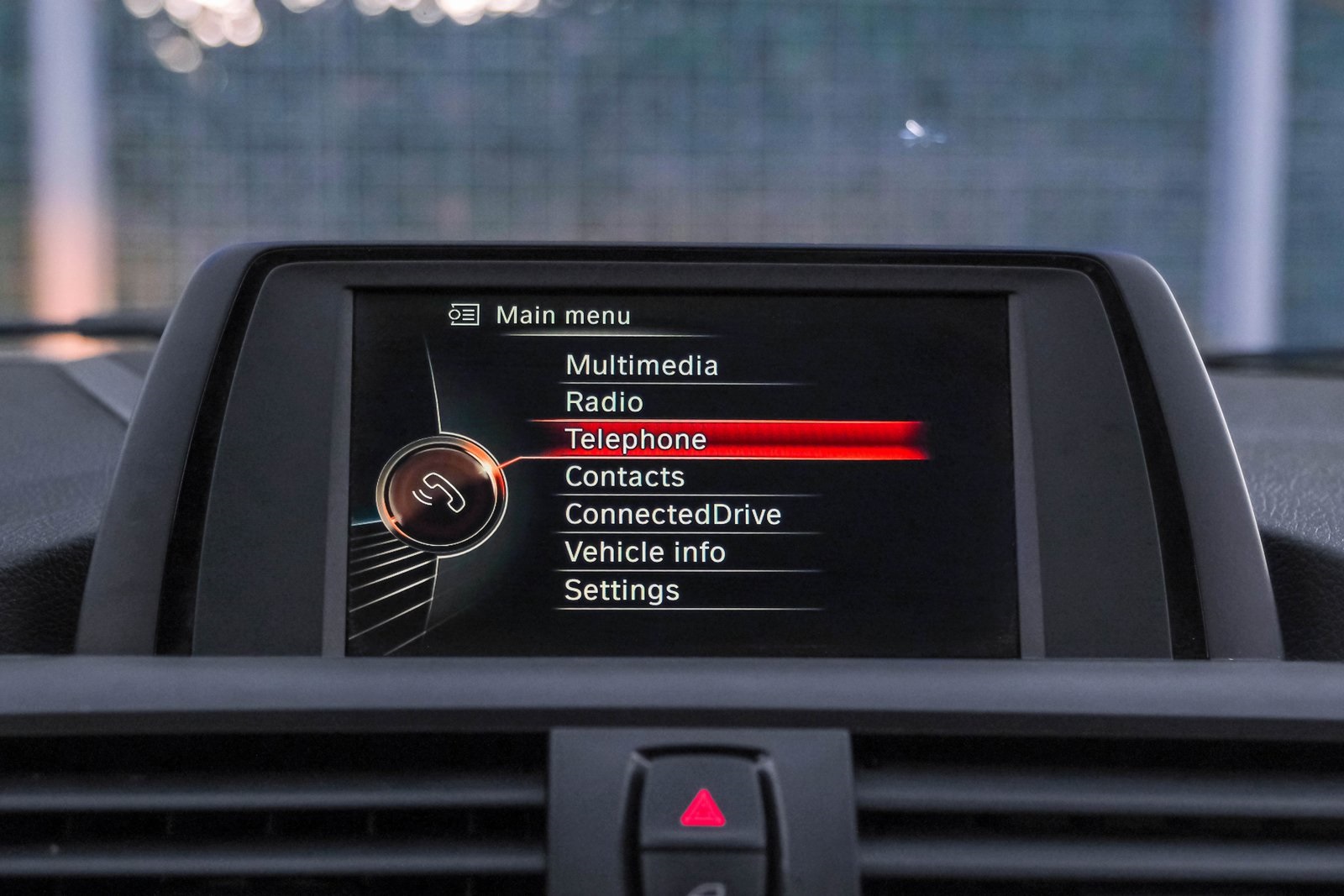1344x896 pixels.
Task: Open Settings from the main menu
Action: click(x=622, y=590)
